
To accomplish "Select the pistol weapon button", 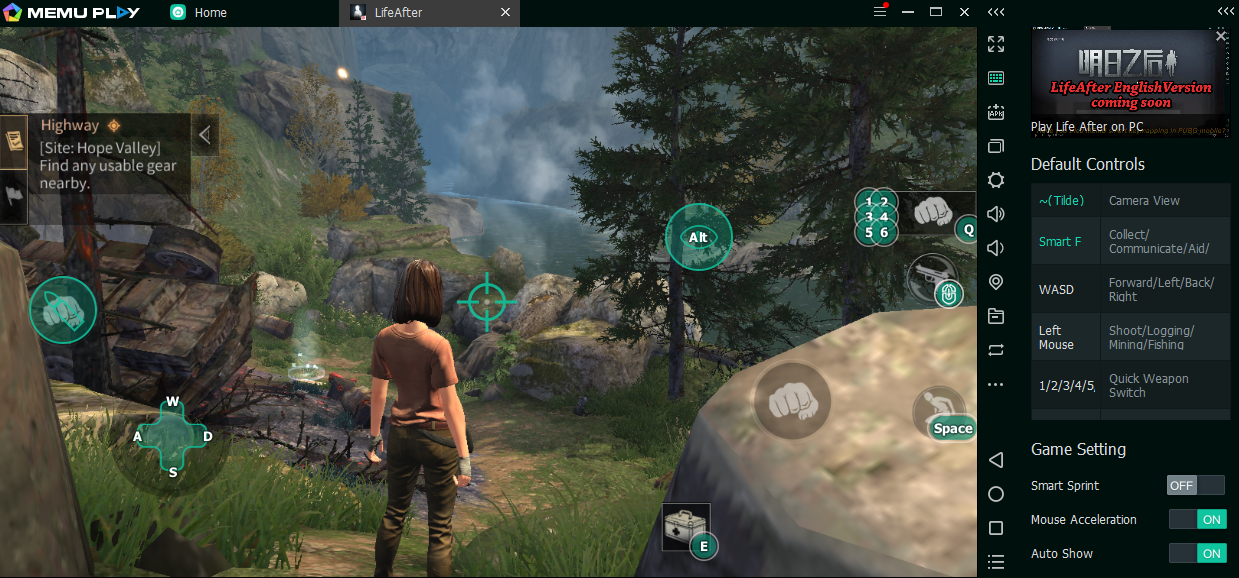I will (x=931, y=277).
